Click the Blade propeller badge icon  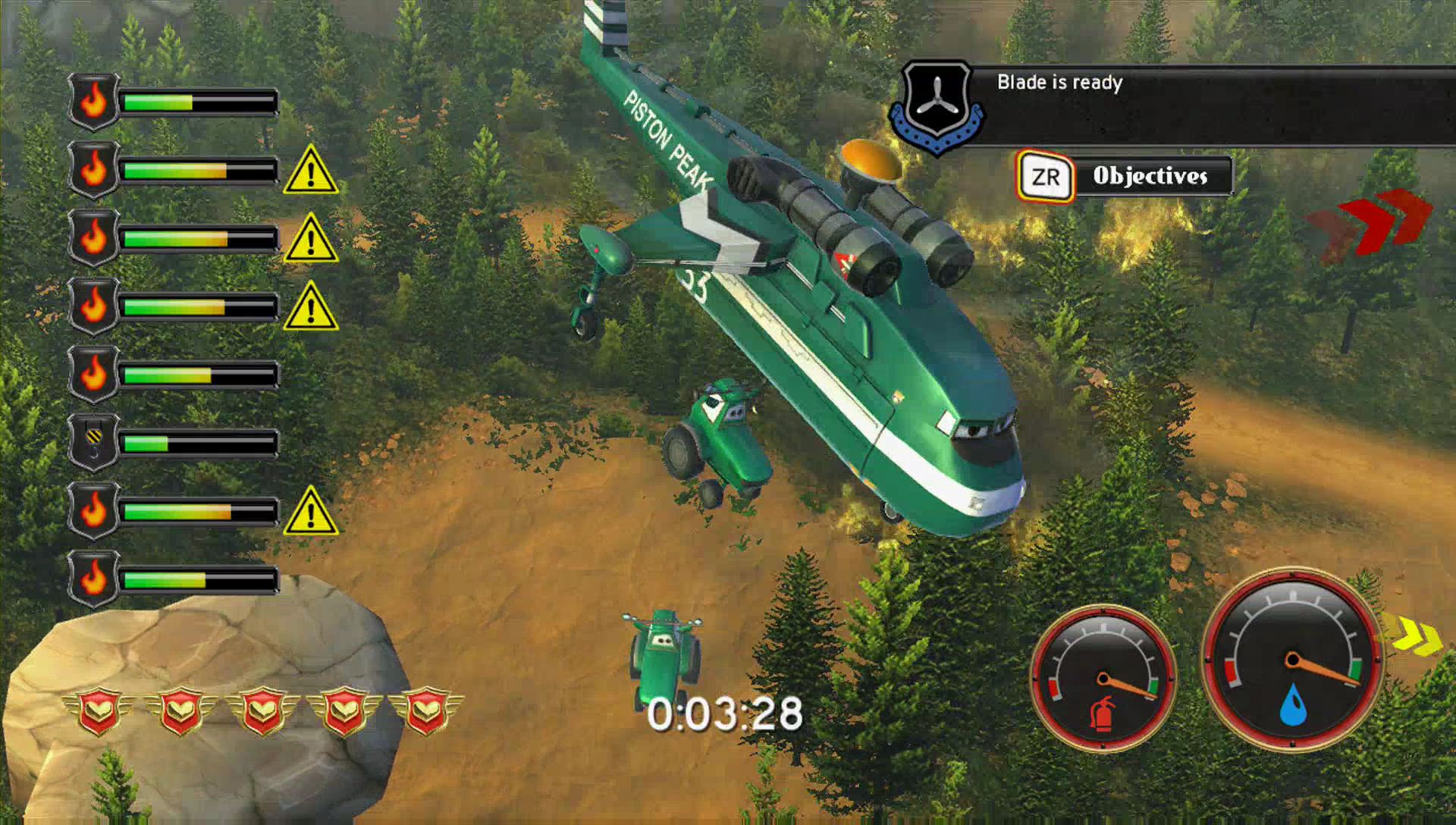937,107
